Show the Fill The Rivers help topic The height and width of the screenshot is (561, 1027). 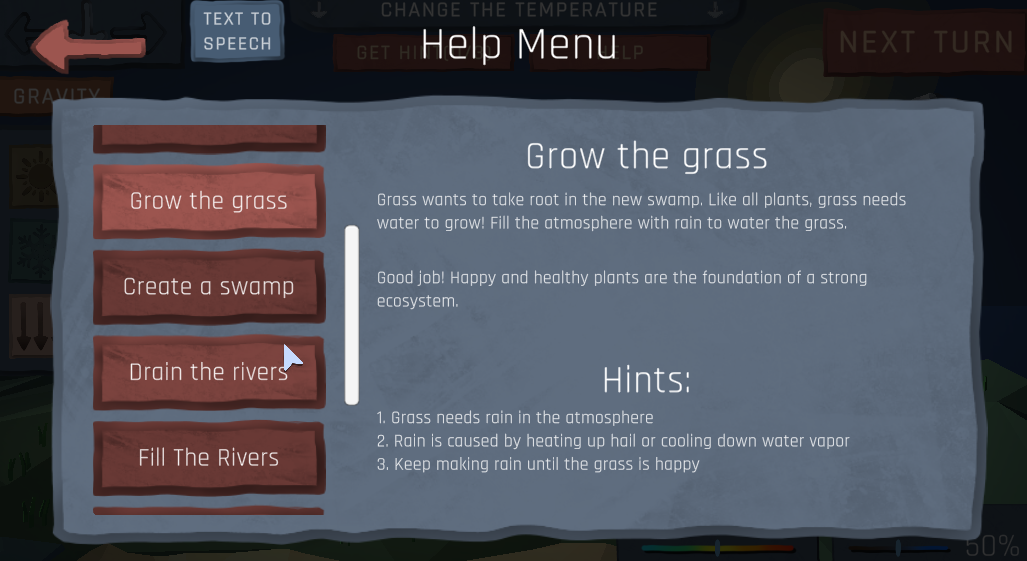point(209,458)
